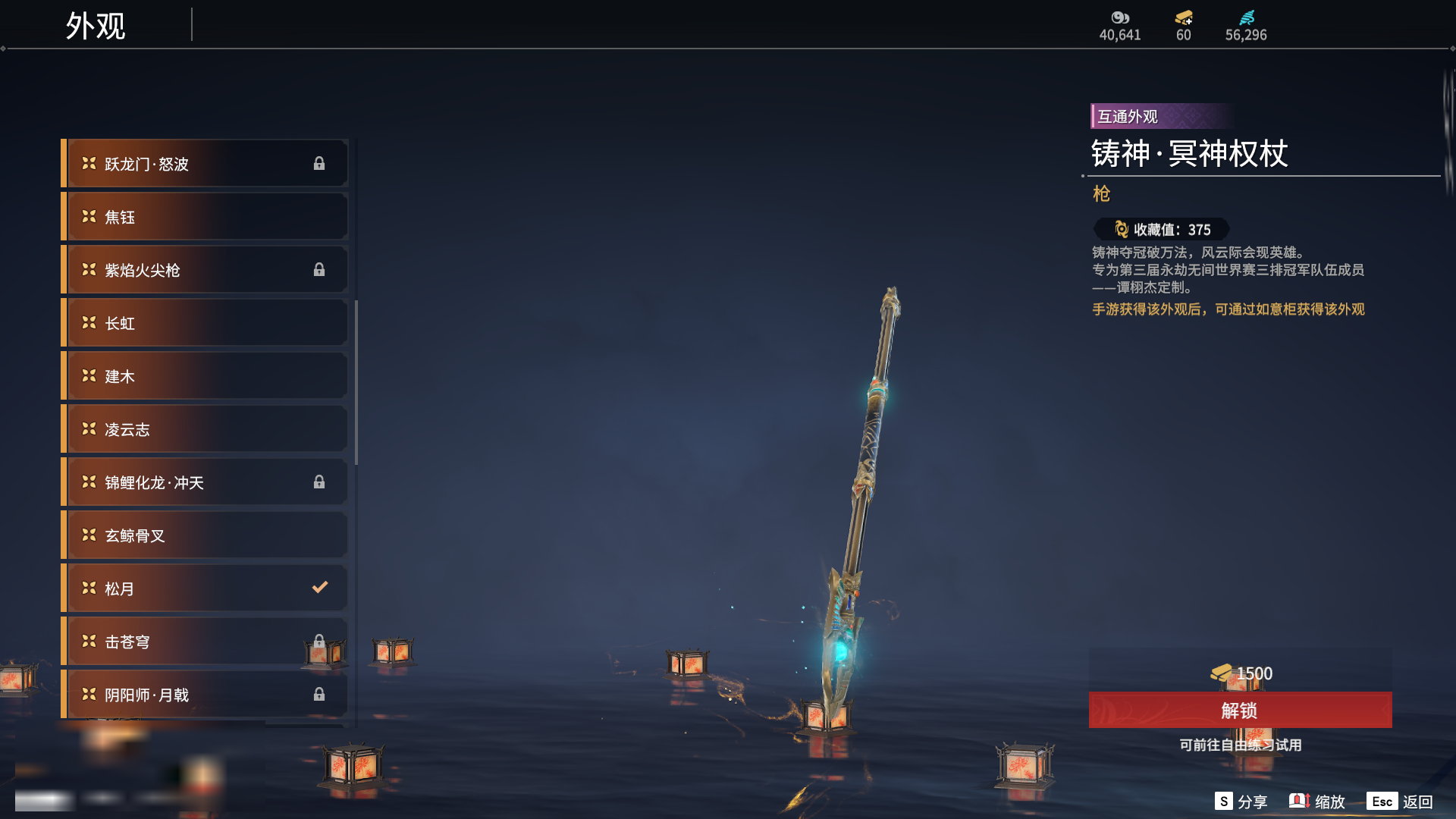Unlock the skin with the red 解锁 button

point(1240,711)
